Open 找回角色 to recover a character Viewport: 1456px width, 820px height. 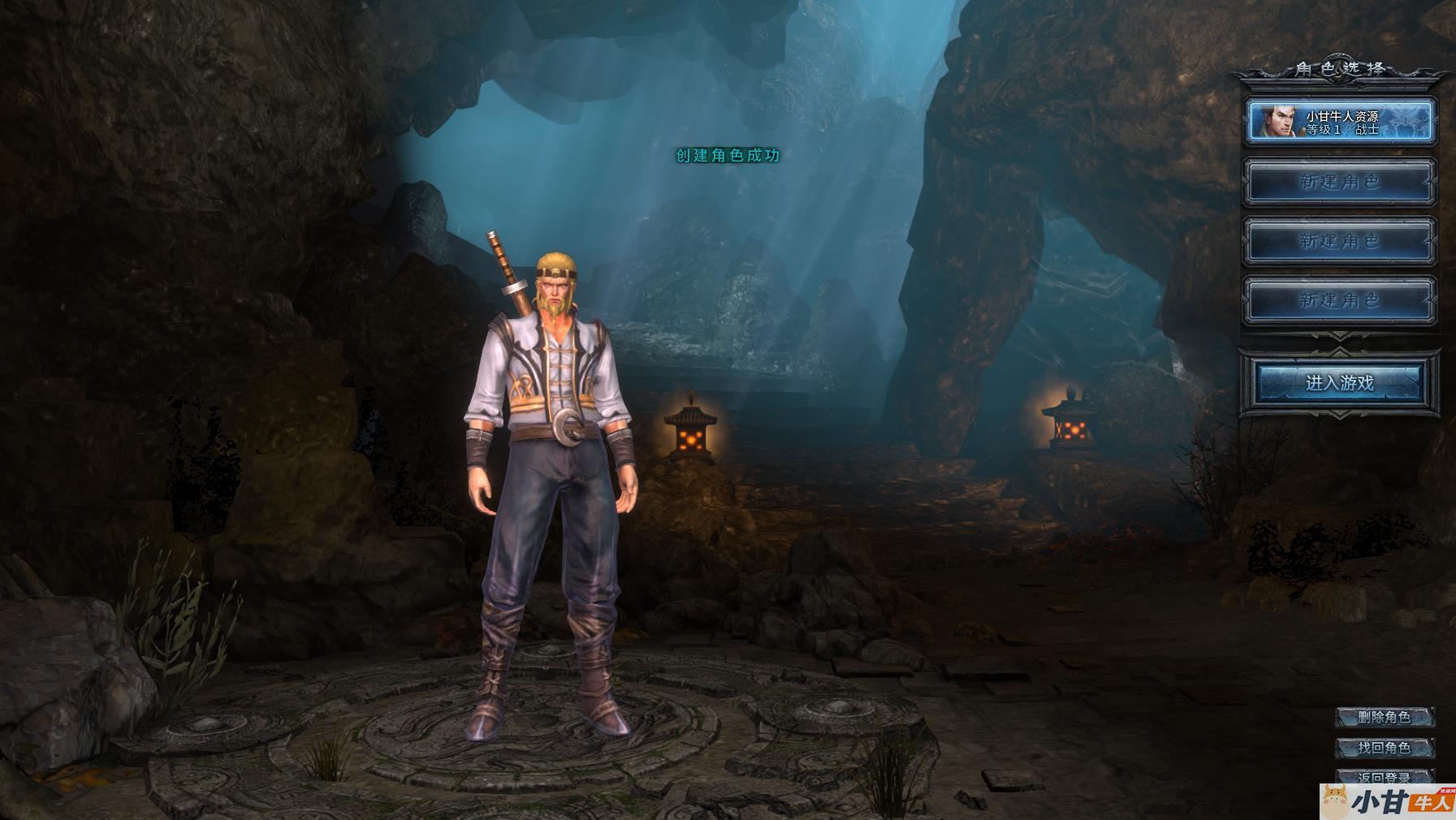(x=1384, y=747)
